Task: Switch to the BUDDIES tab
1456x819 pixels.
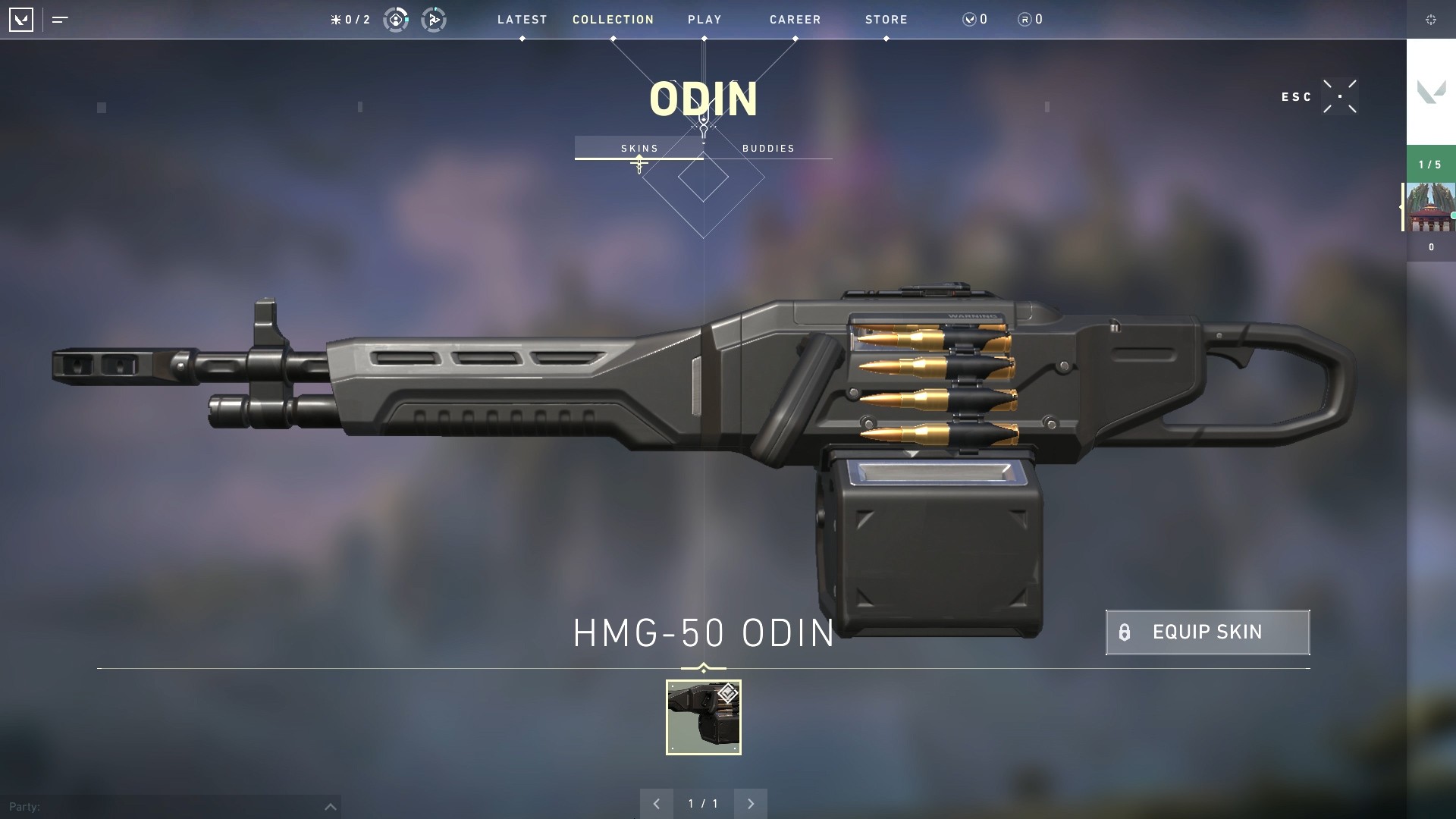Action: click(x=769, y=148)
